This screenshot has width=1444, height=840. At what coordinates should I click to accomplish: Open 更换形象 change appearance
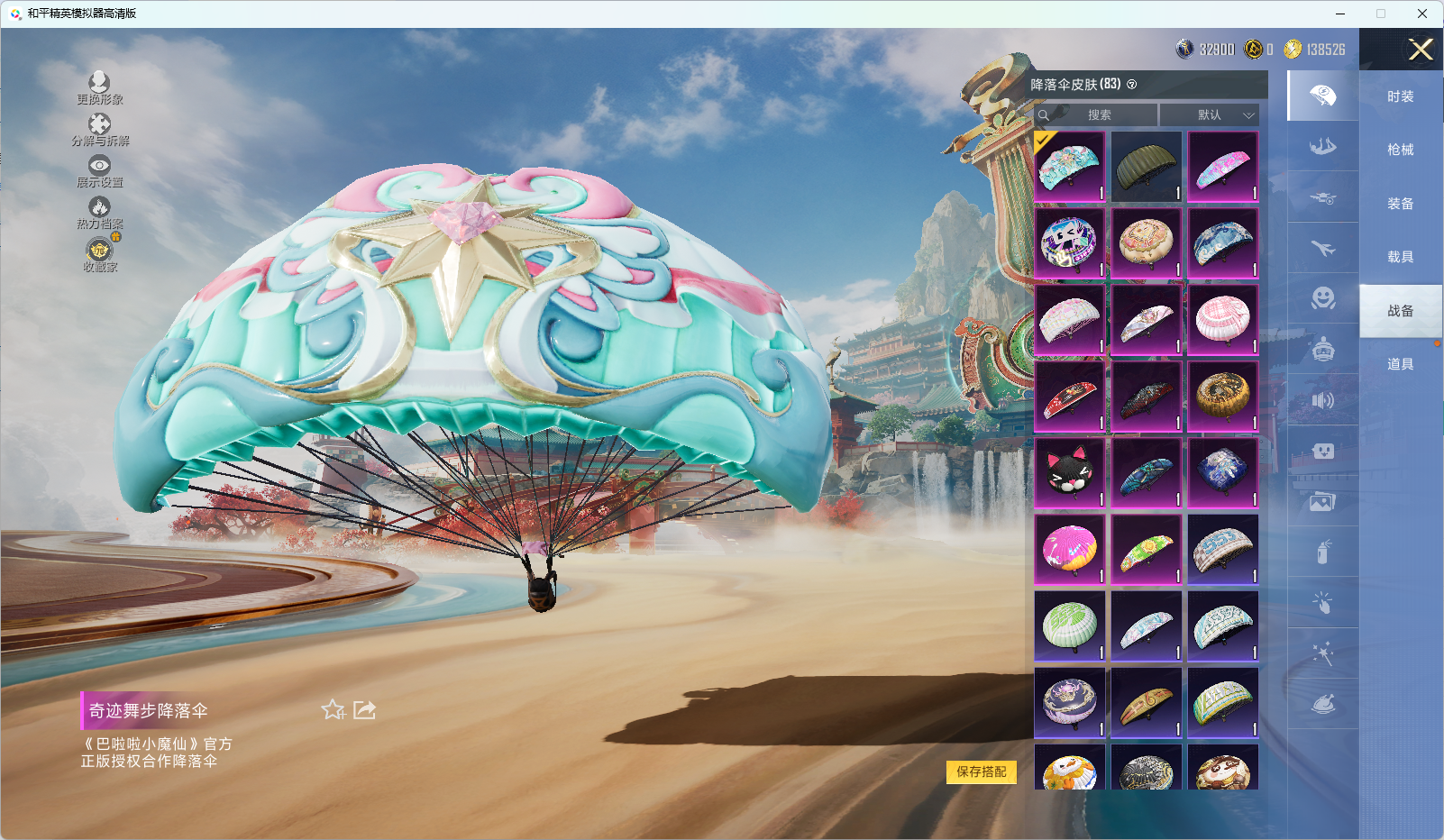coord(99,88)
